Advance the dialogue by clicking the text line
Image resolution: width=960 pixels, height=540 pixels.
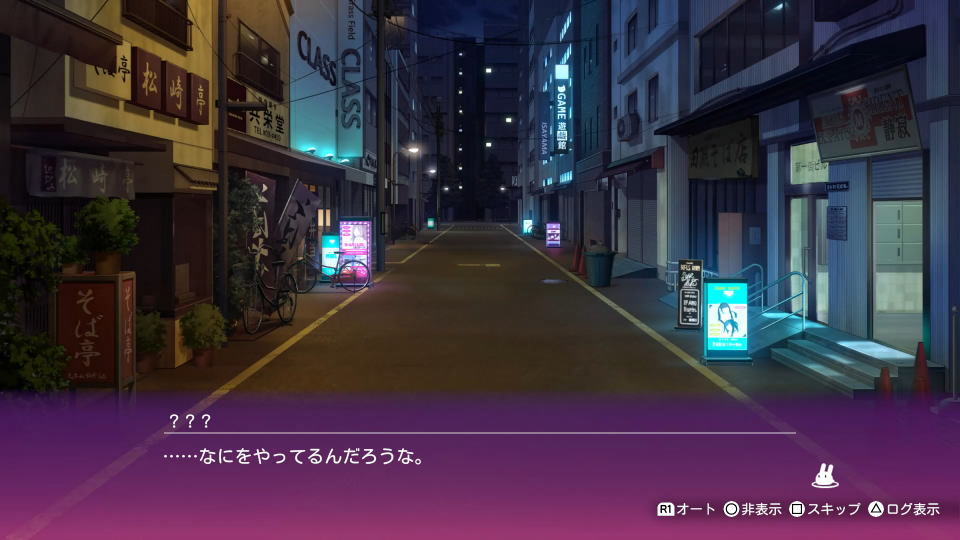coord(295,458)
